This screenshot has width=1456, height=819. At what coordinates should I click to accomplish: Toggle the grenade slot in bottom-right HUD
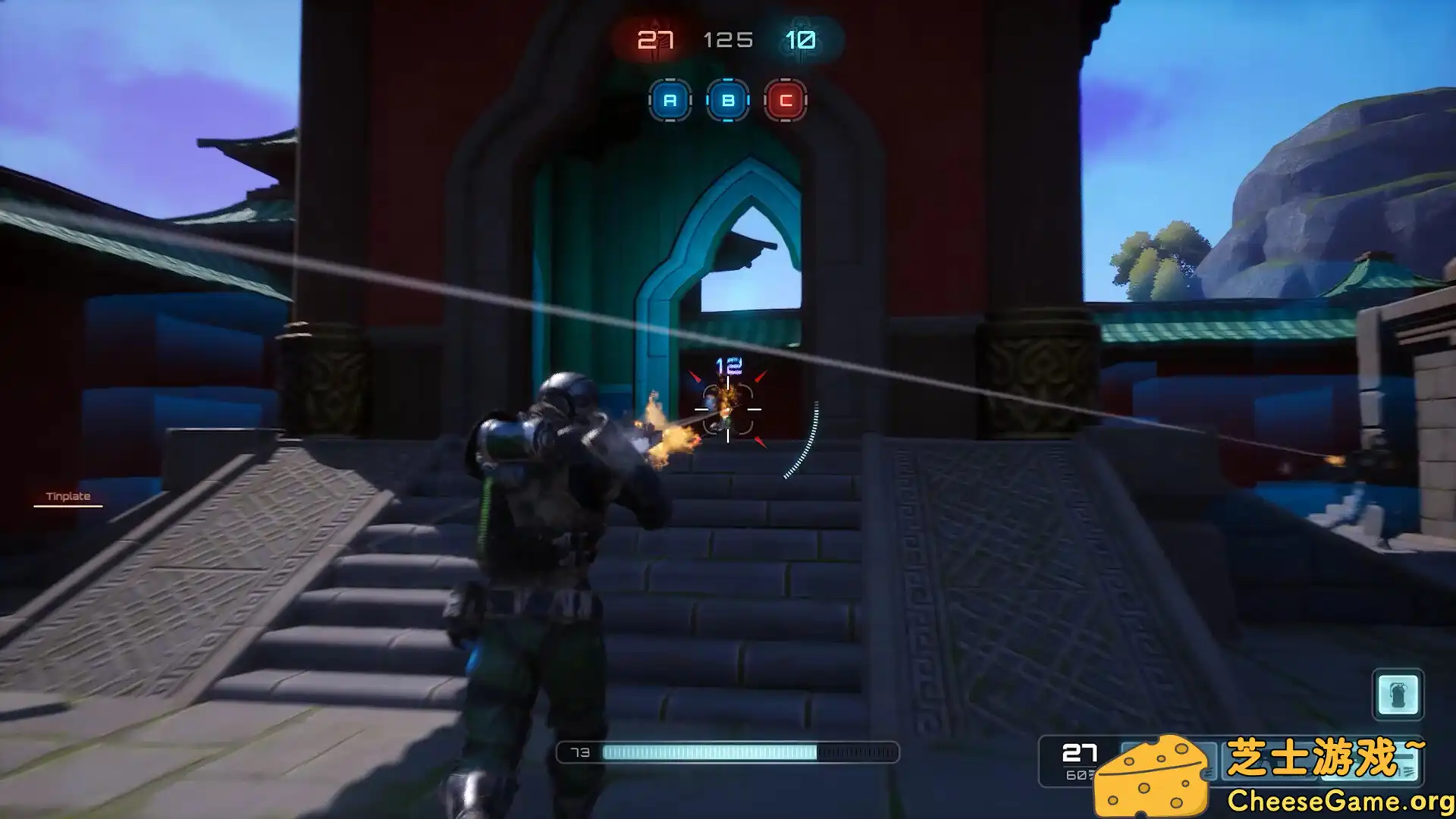point(1400,692)
